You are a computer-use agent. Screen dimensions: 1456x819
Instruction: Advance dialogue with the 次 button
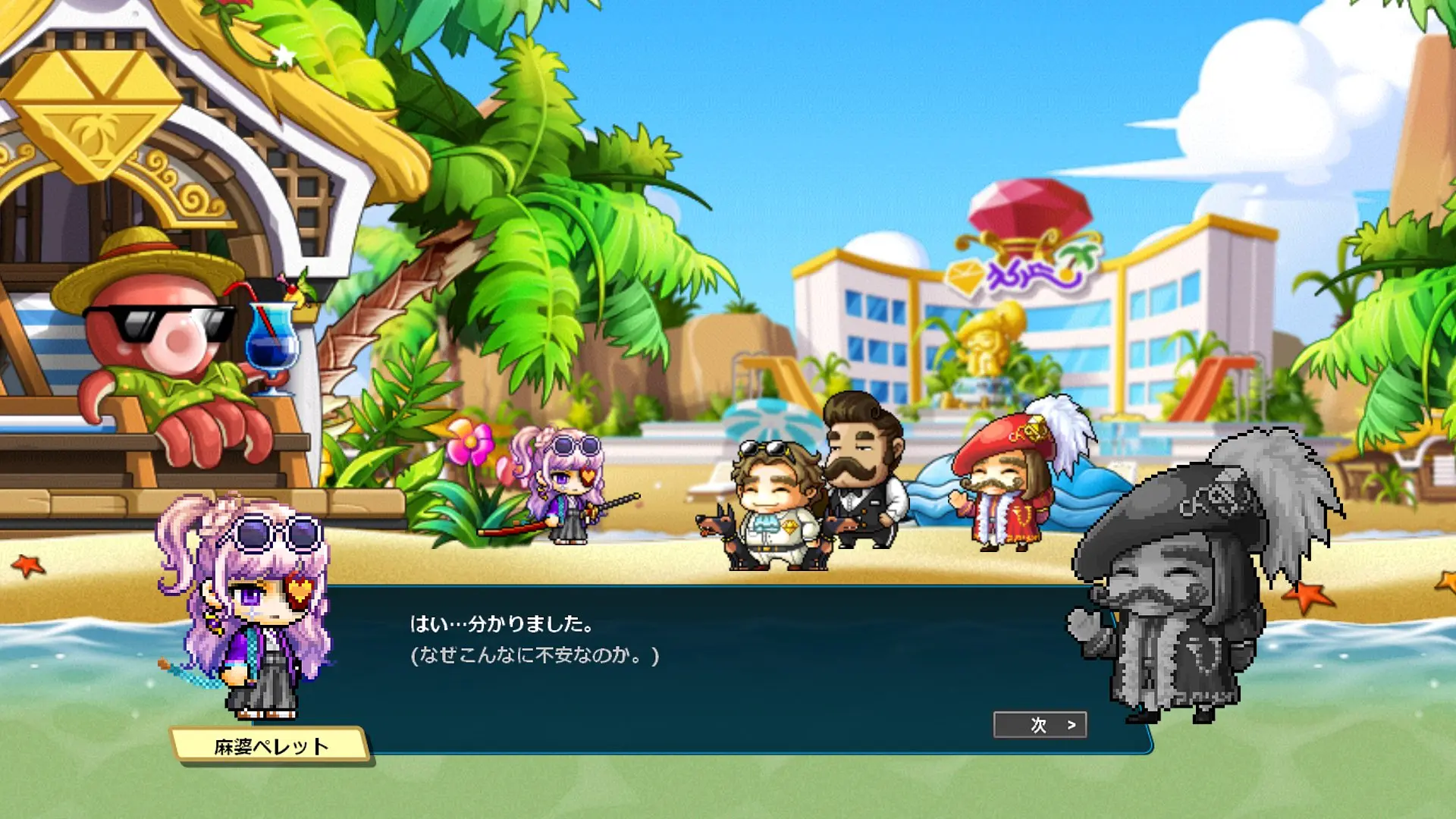(x=1040, y=725)
